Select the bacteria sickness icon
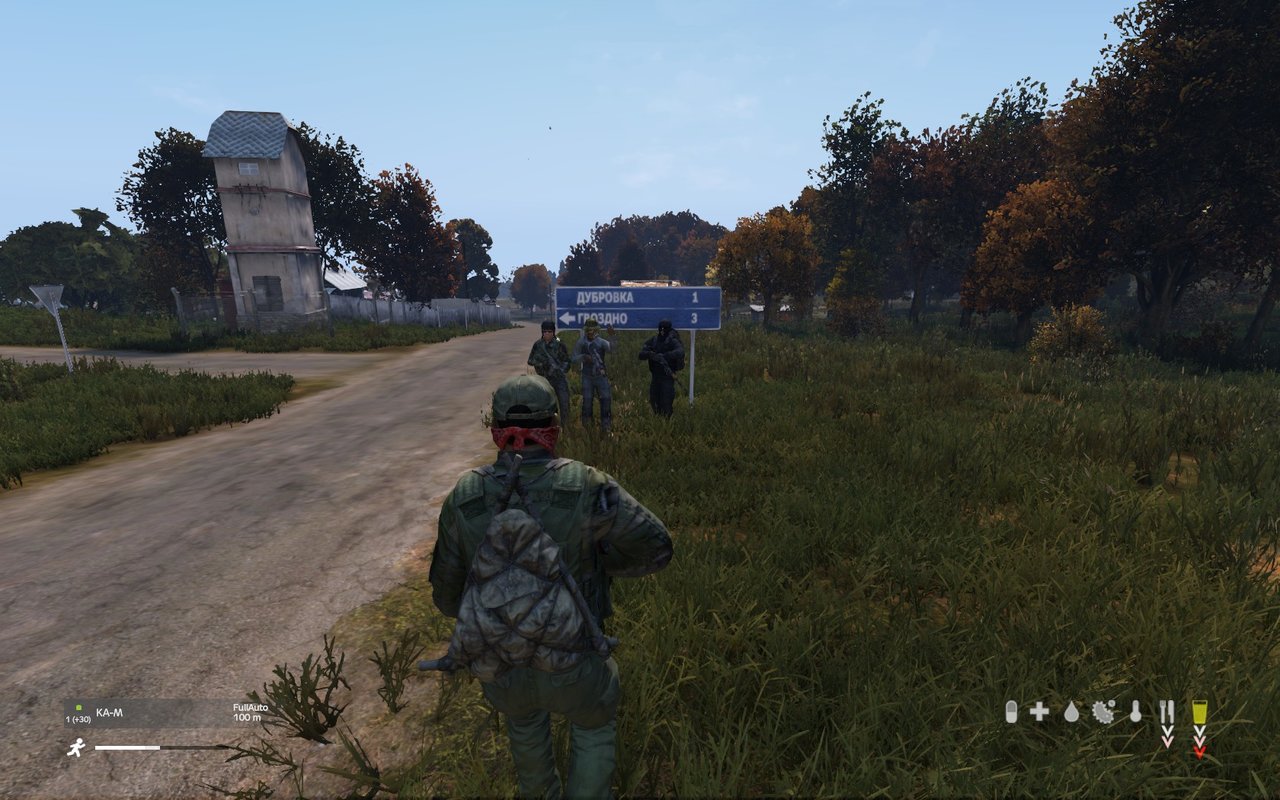This screenshot has height=800, width=1280. (x=1103, y=711)
